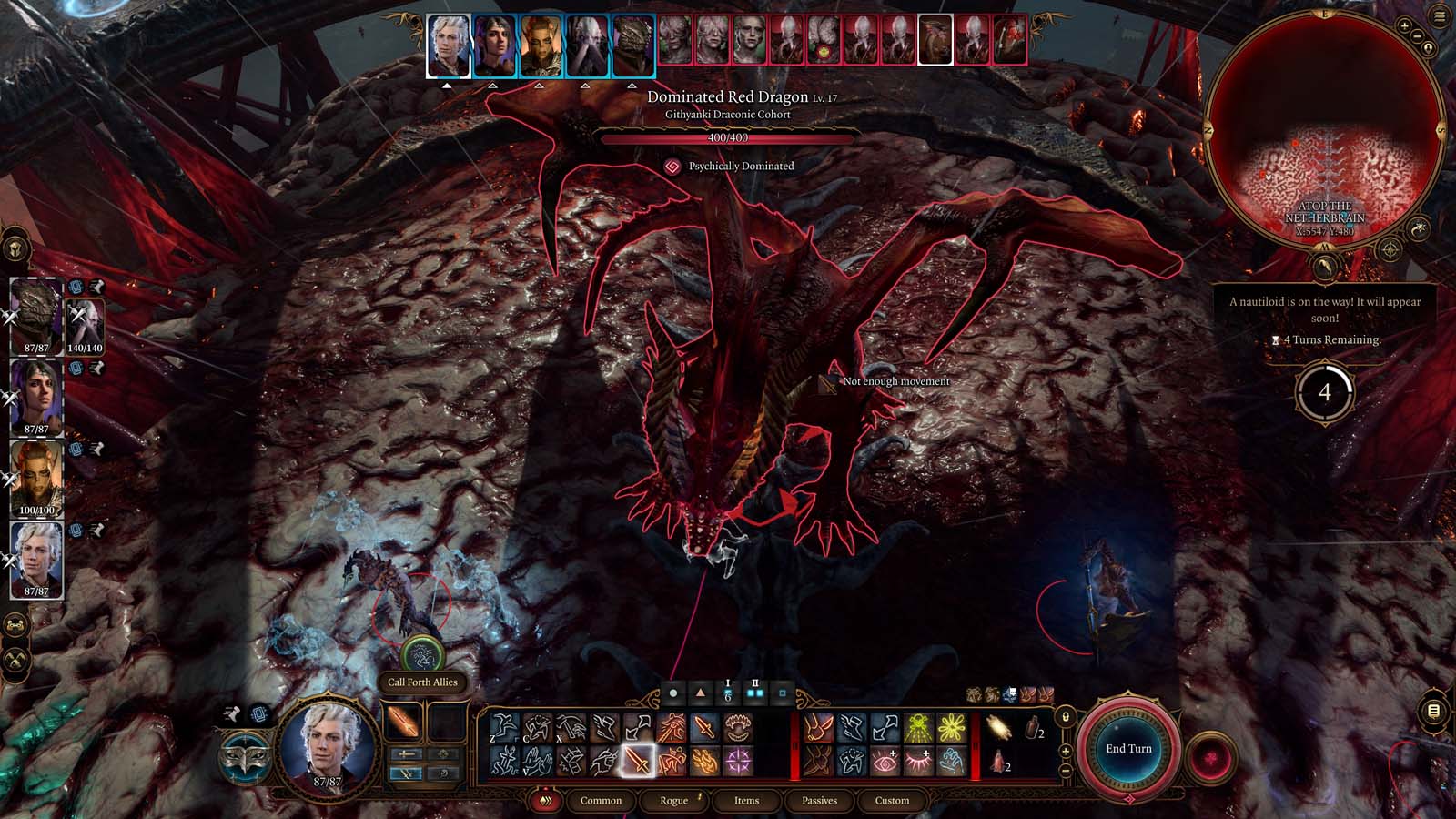
Task: Zoom in the minimap with plus button
Action: [1405, 27]
